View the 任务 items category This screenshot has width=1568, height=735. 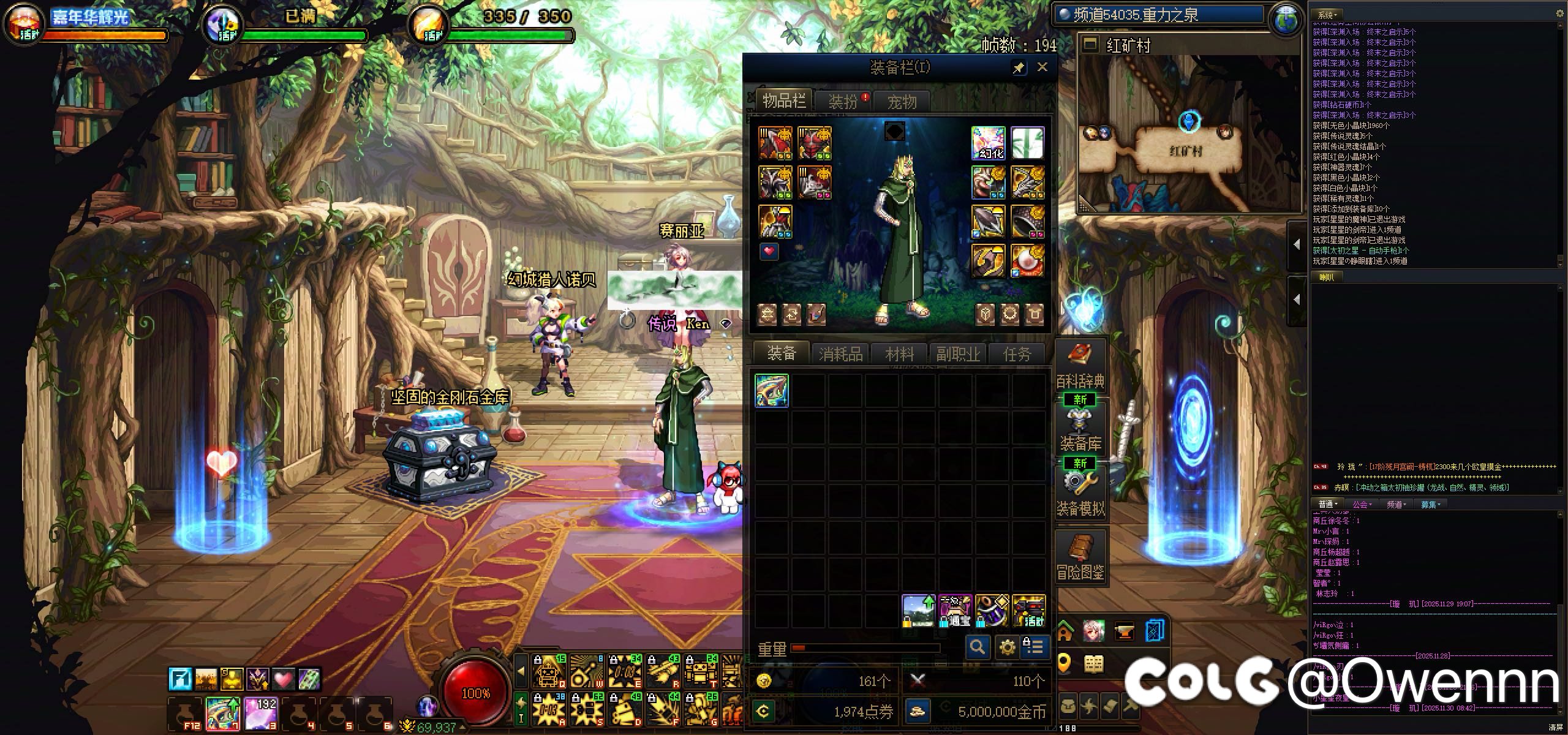click(1017, 354)
